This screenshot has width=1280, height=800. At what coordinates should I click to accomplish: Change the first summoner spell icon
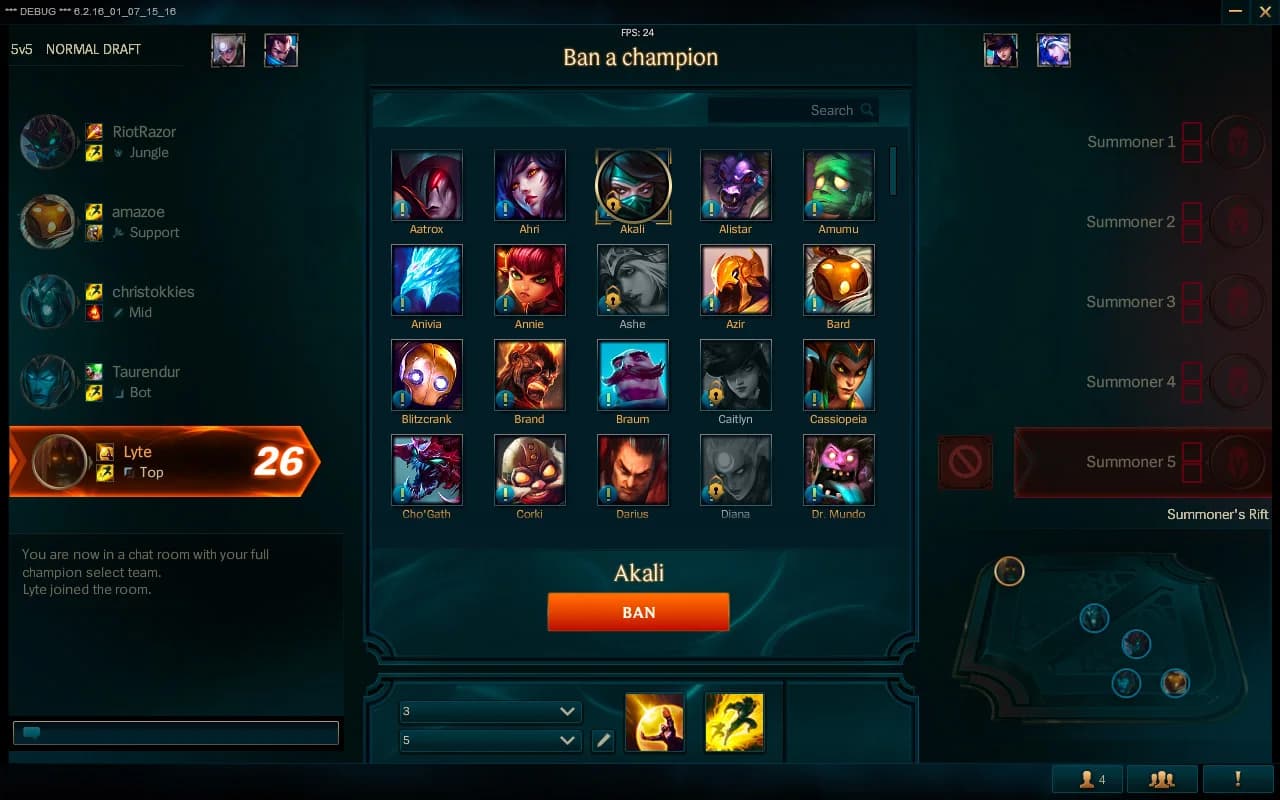pyautogui.click(x=655, y=722)
